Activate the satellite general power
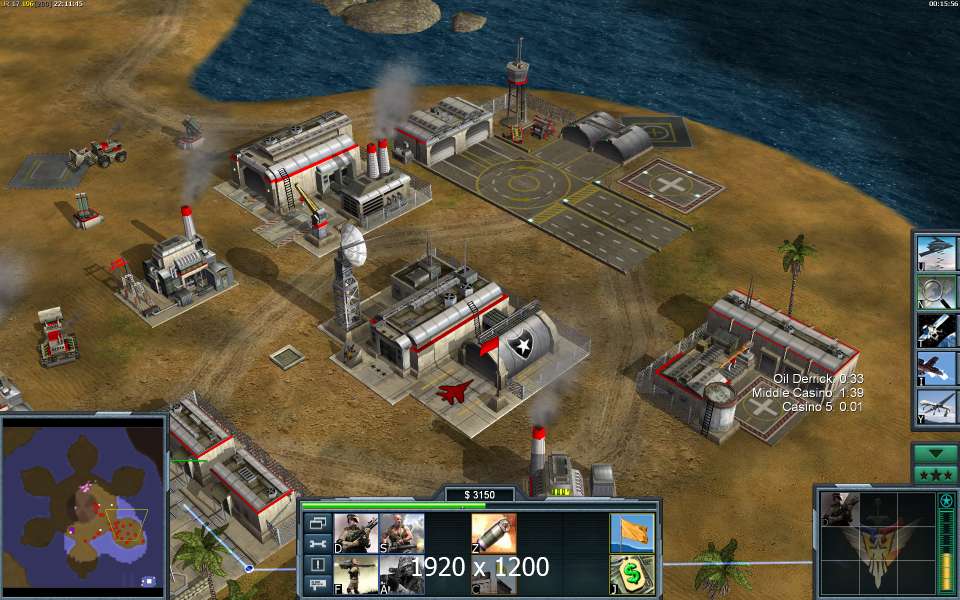This screenshot has height=600, width=960. [937, 330]
